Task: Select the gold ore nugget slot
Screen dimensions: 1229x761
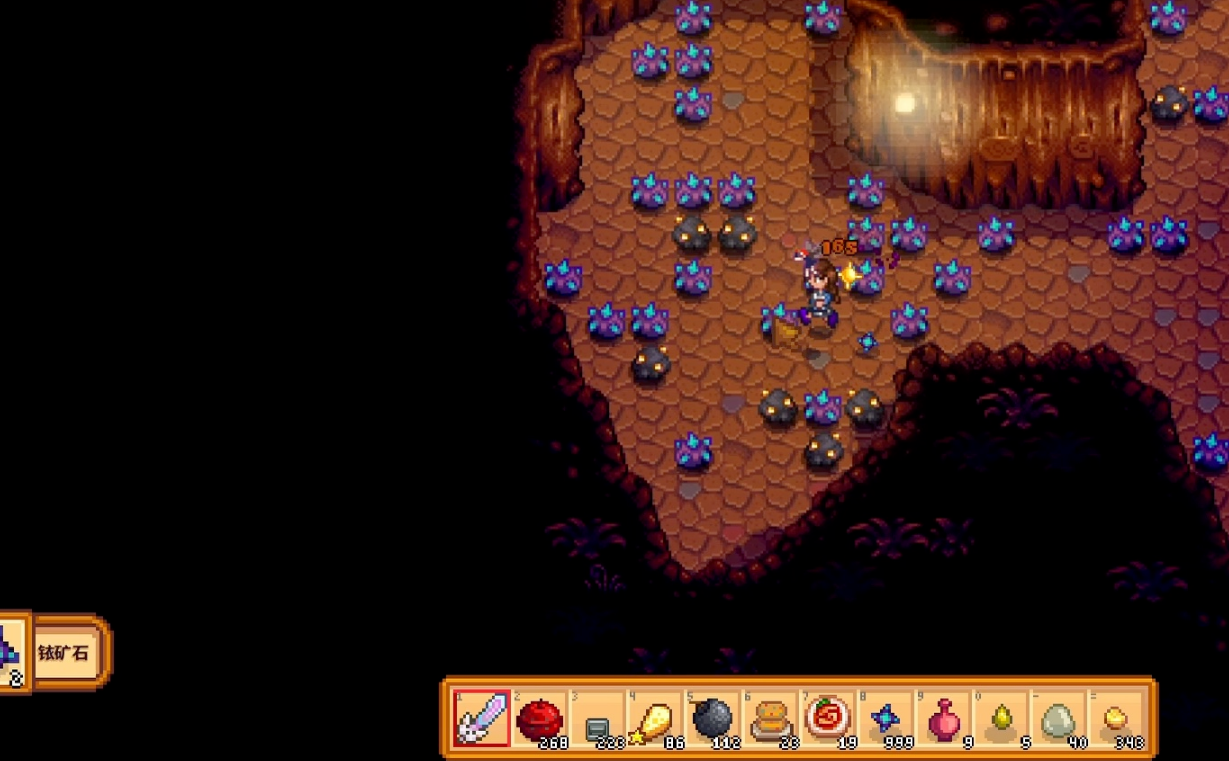Action: pos(1115,718)
